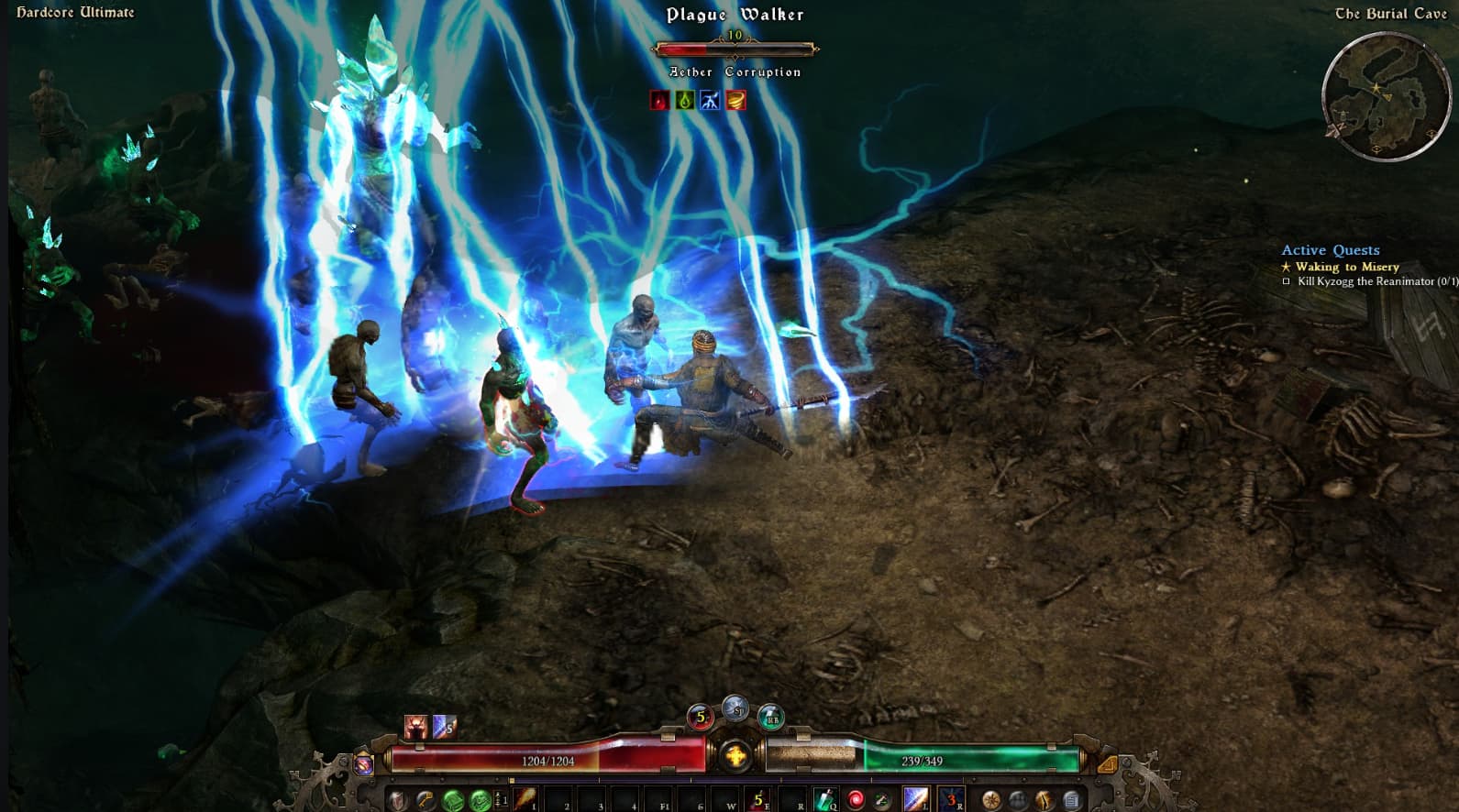Screen dimensions: 1459x812
Task: Open the shield and helmet character button
Action: tap(397, 800)
